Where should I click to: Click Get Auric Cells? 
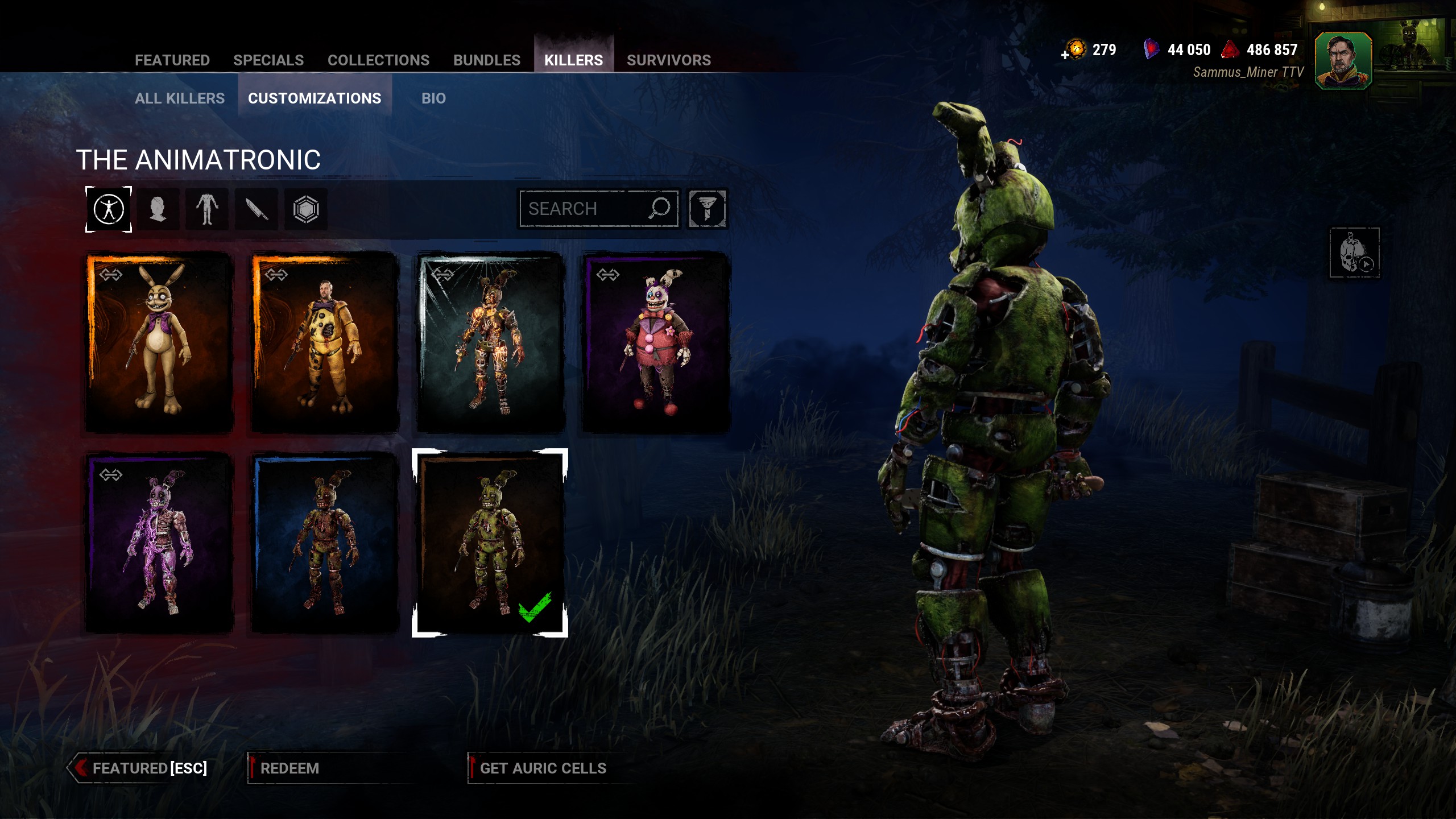(543, 768)
